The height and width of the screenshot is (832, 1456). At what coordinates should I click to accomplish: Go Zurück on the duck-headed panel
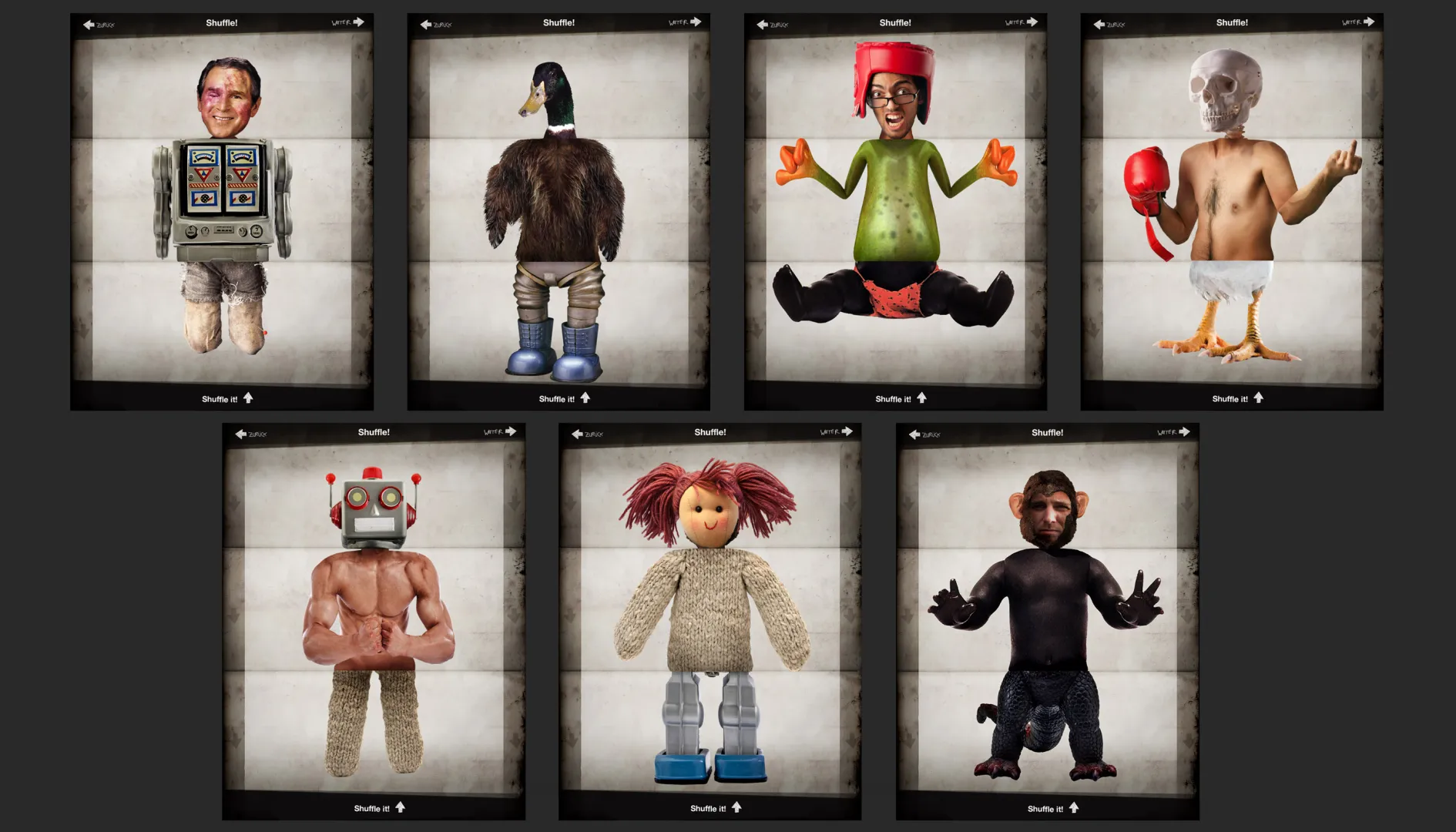coord(435,25)
